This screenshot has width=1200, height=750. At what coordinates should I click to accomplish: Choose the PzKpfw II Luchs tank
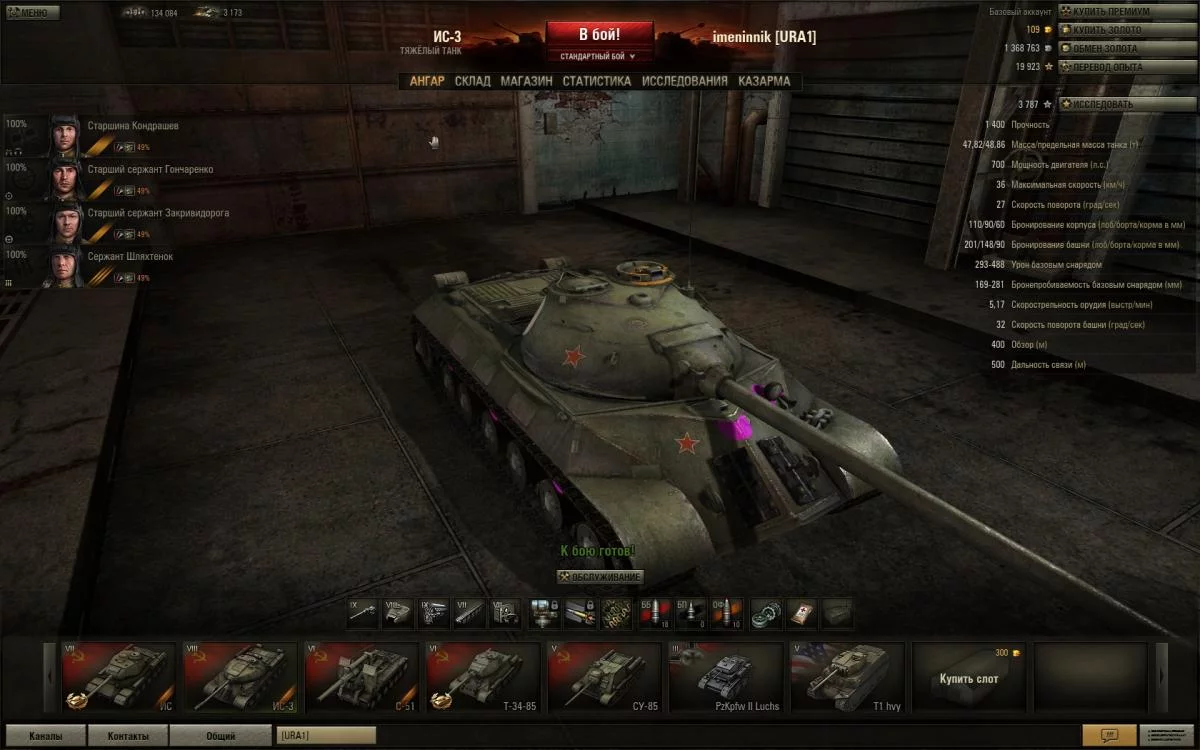tap(726, 676)
